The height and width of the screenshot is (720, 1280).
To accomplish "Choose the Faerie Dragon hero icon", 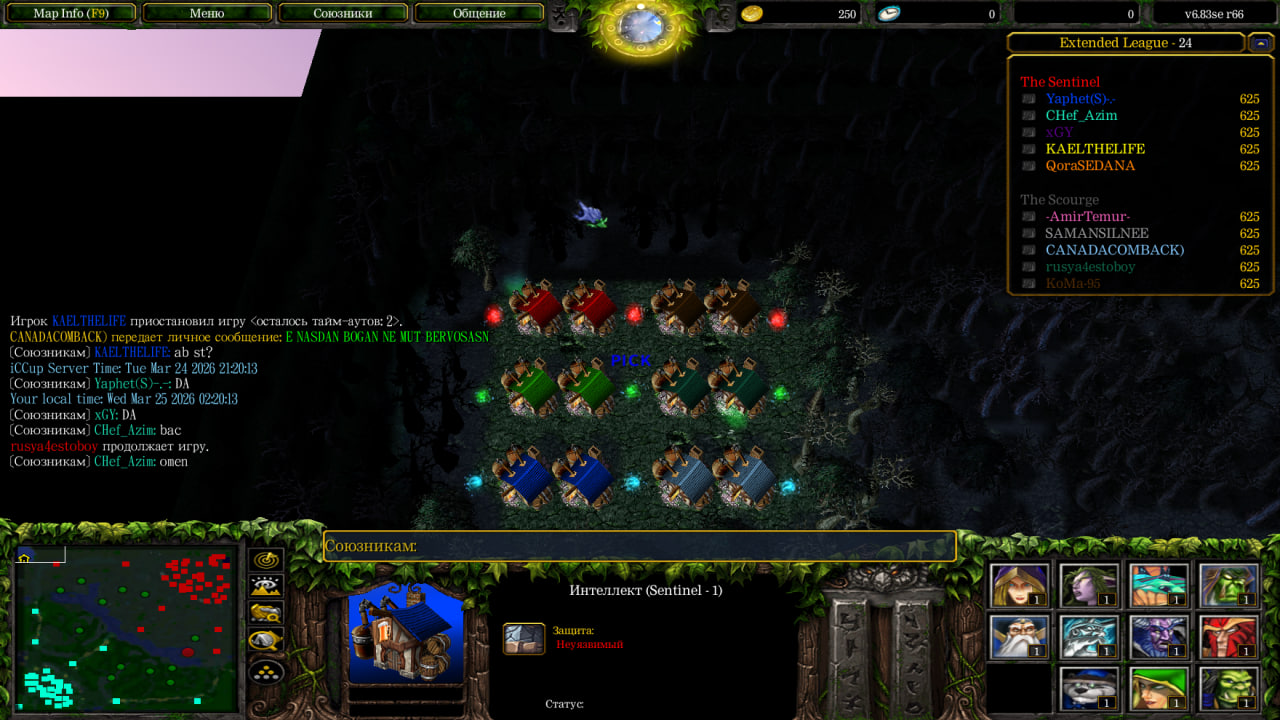I will (x=1160, y=585).
